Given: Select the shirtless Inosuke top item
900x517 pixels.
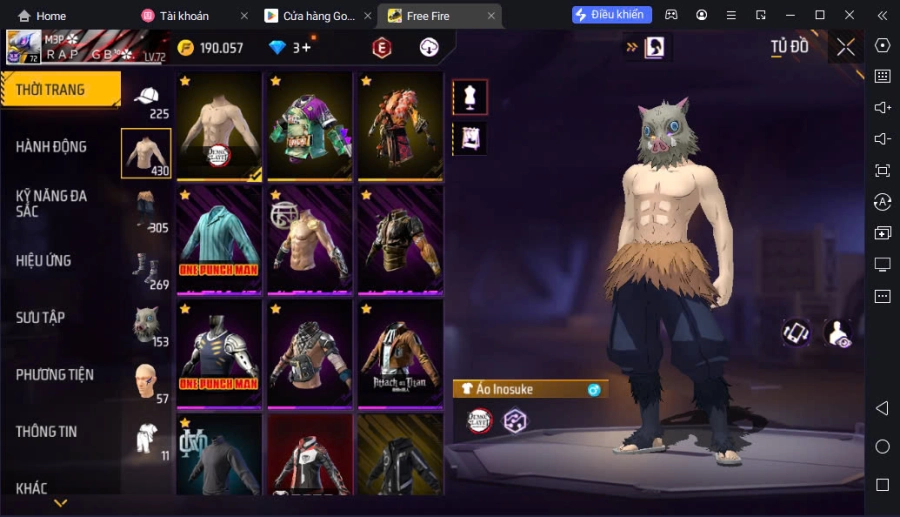Looking at the screenshot, I should click(x=219, y=126).
